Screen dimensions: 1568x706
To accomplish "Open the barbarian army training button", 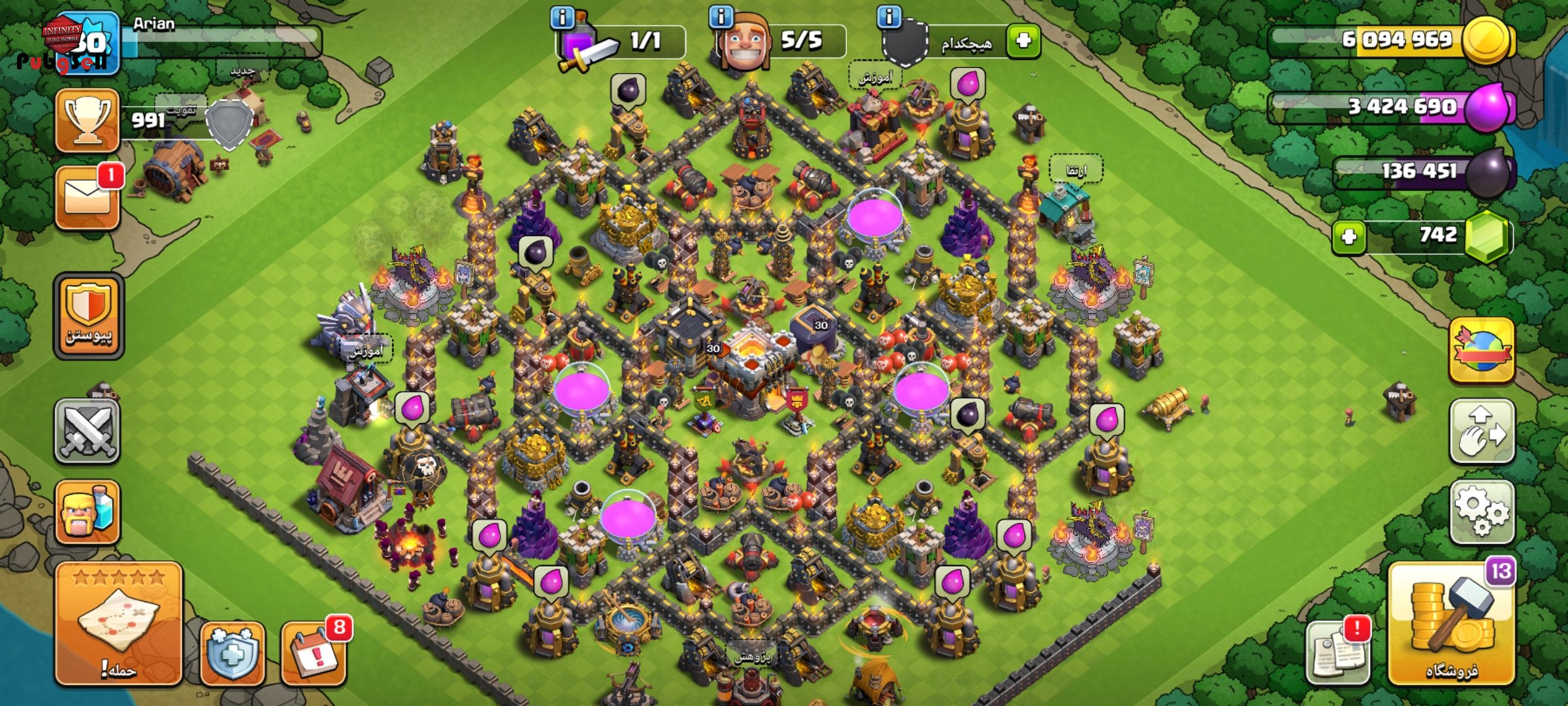I will (87, 512).
